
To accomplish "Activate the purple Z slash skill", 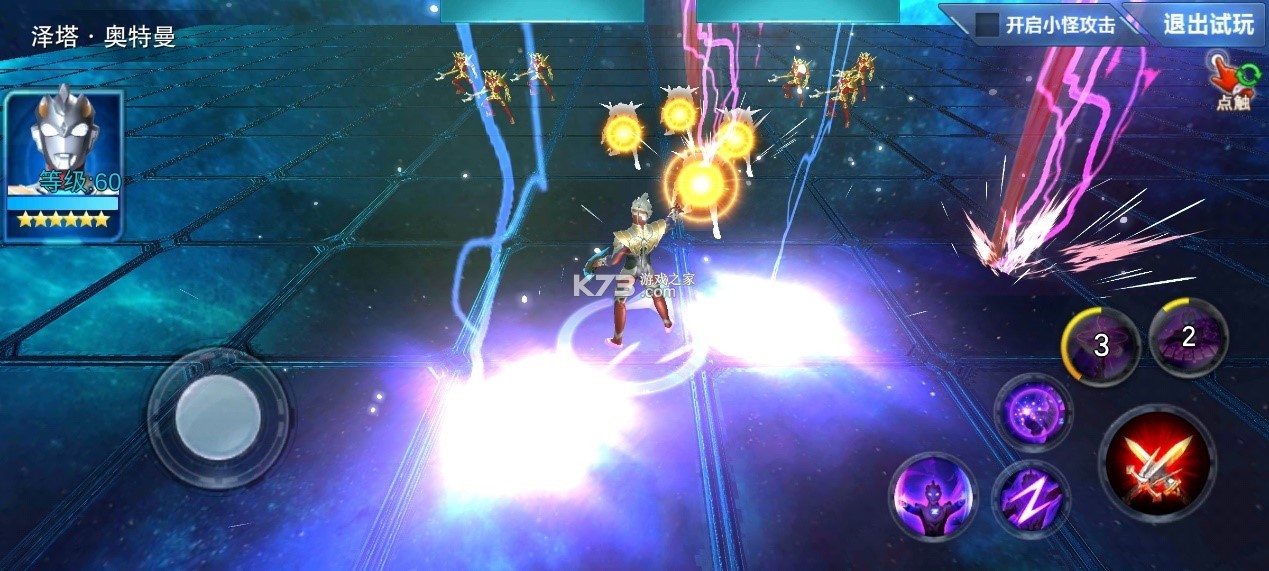I will pyautogui.click(x=1031, y=498).
